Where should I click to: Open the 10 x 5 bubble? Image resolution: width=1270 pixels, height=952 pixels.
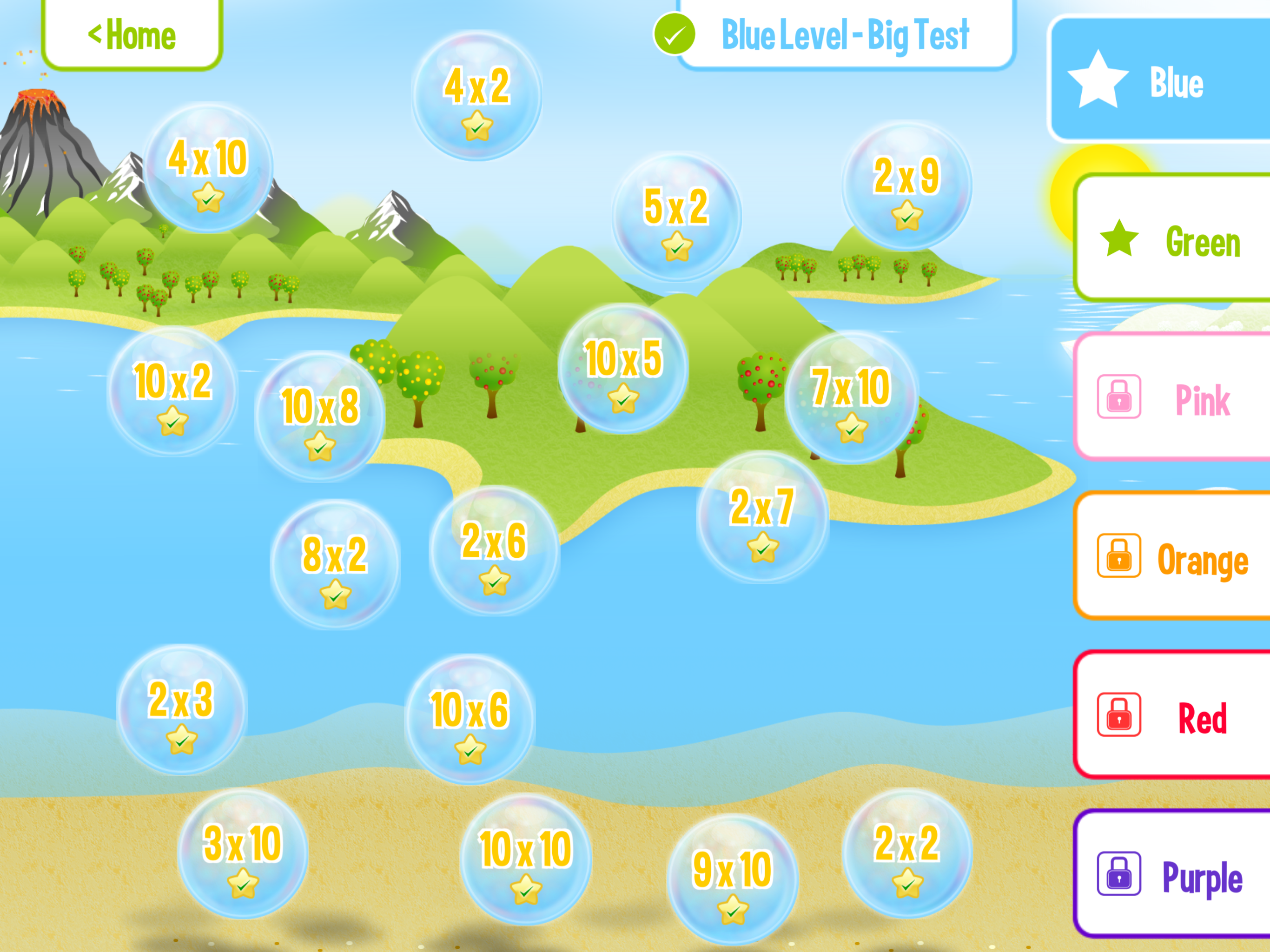pyautogui.click(x=623, y=369)
